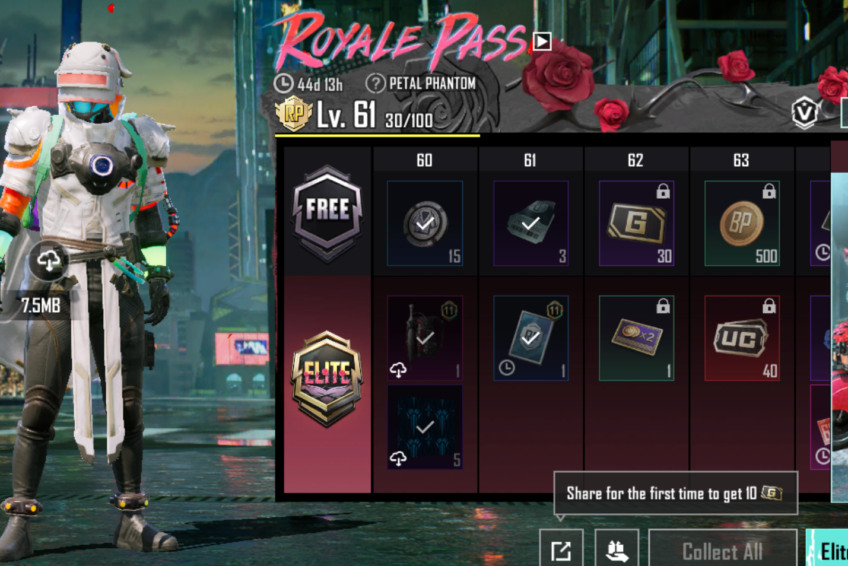Click the share button with arrow icon
This screenshot has width=848, height=566.
561,550
